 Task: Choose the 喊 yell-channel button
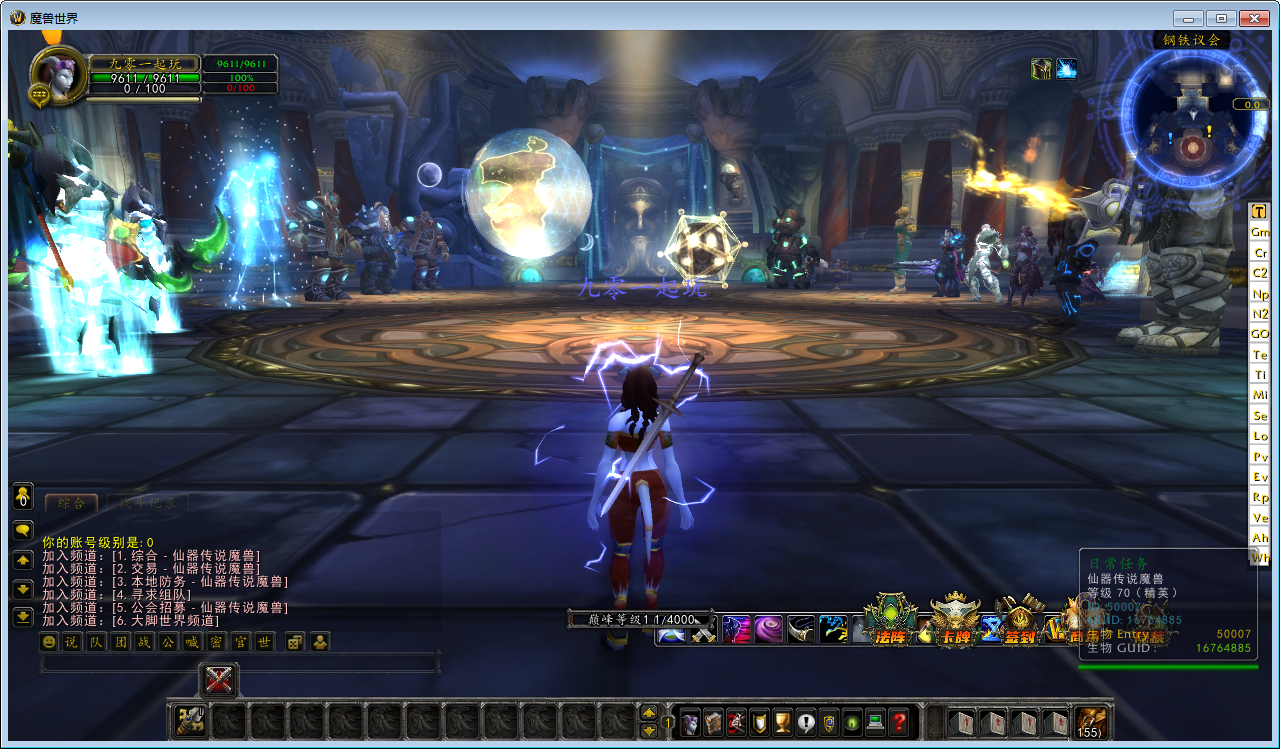(192, 642)
